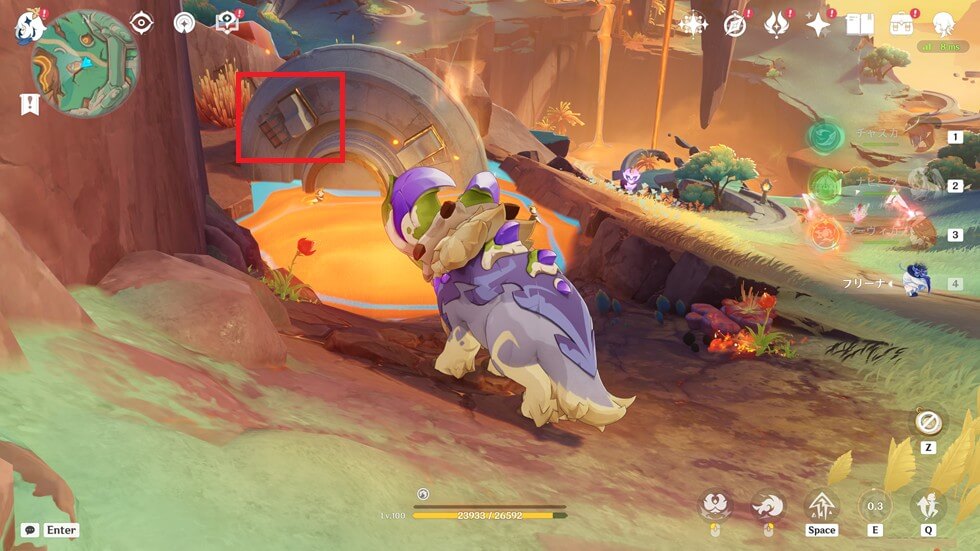Open the quest bookmark icon below Paimon
This screenshot has height=551, width=980.
(29, 103)
